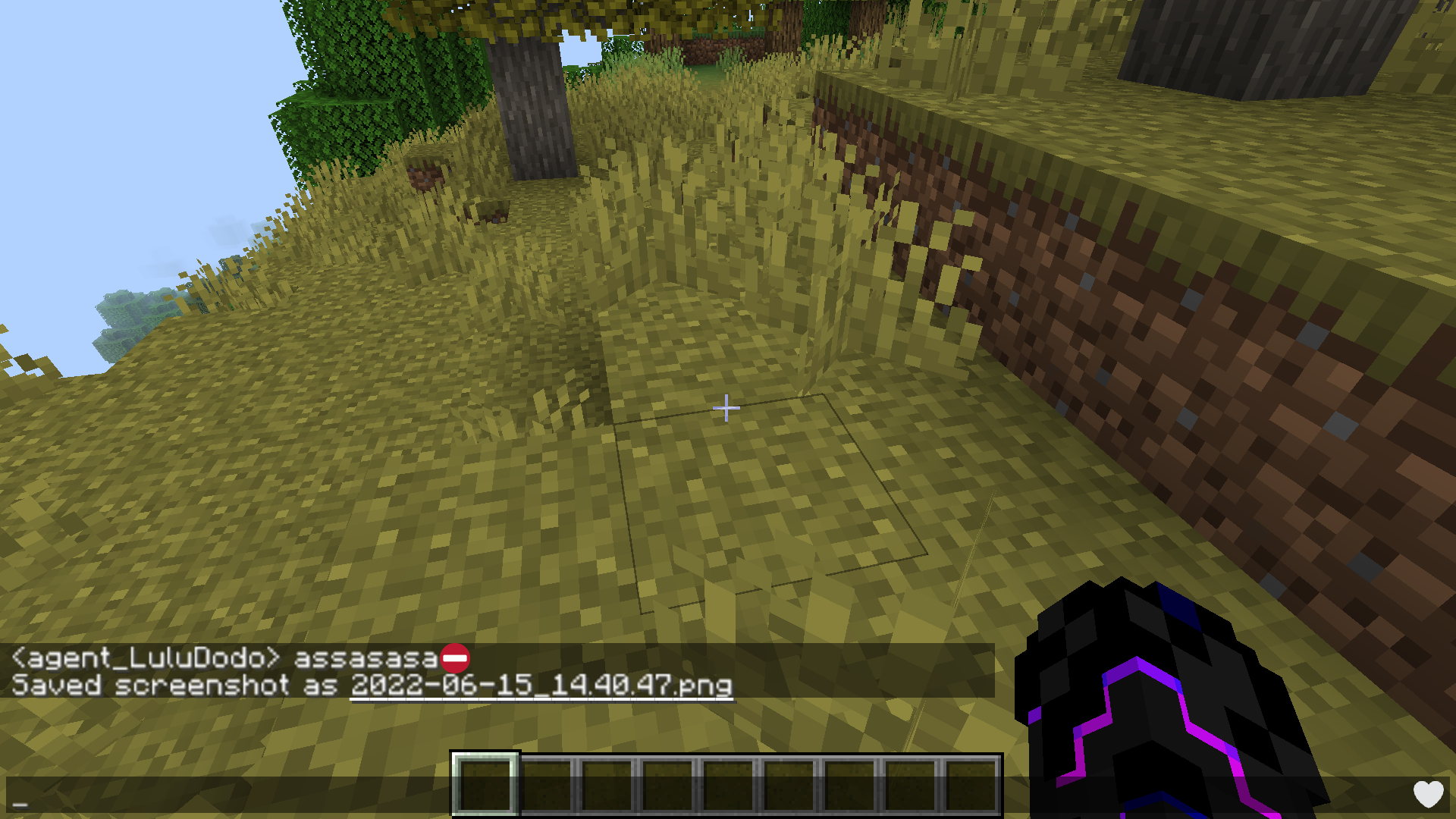
Task: Select the seventh hotbar slot
Action: 849,785
